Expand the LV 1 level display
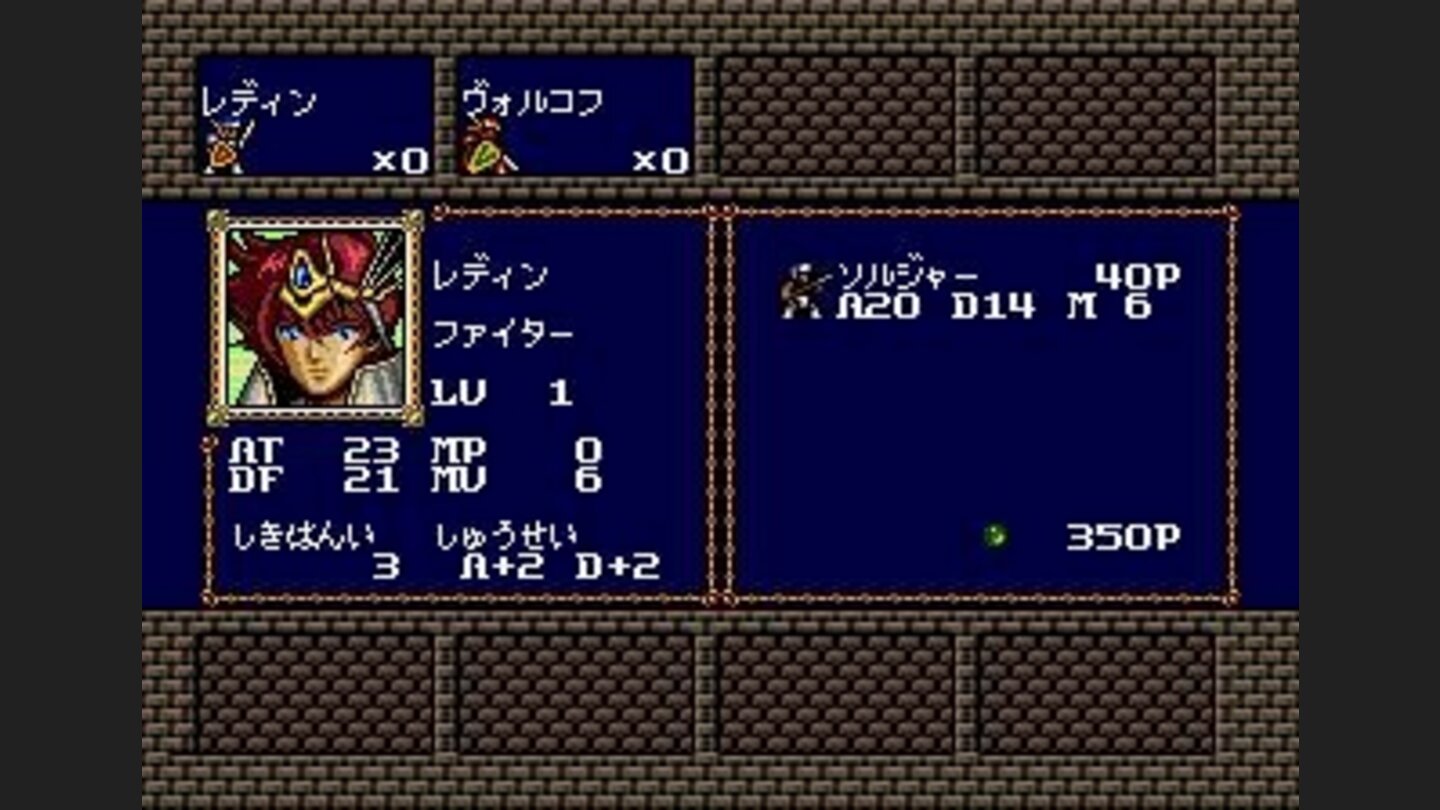Viewport: 1440px width, 810px height. (x=500, y=394)
